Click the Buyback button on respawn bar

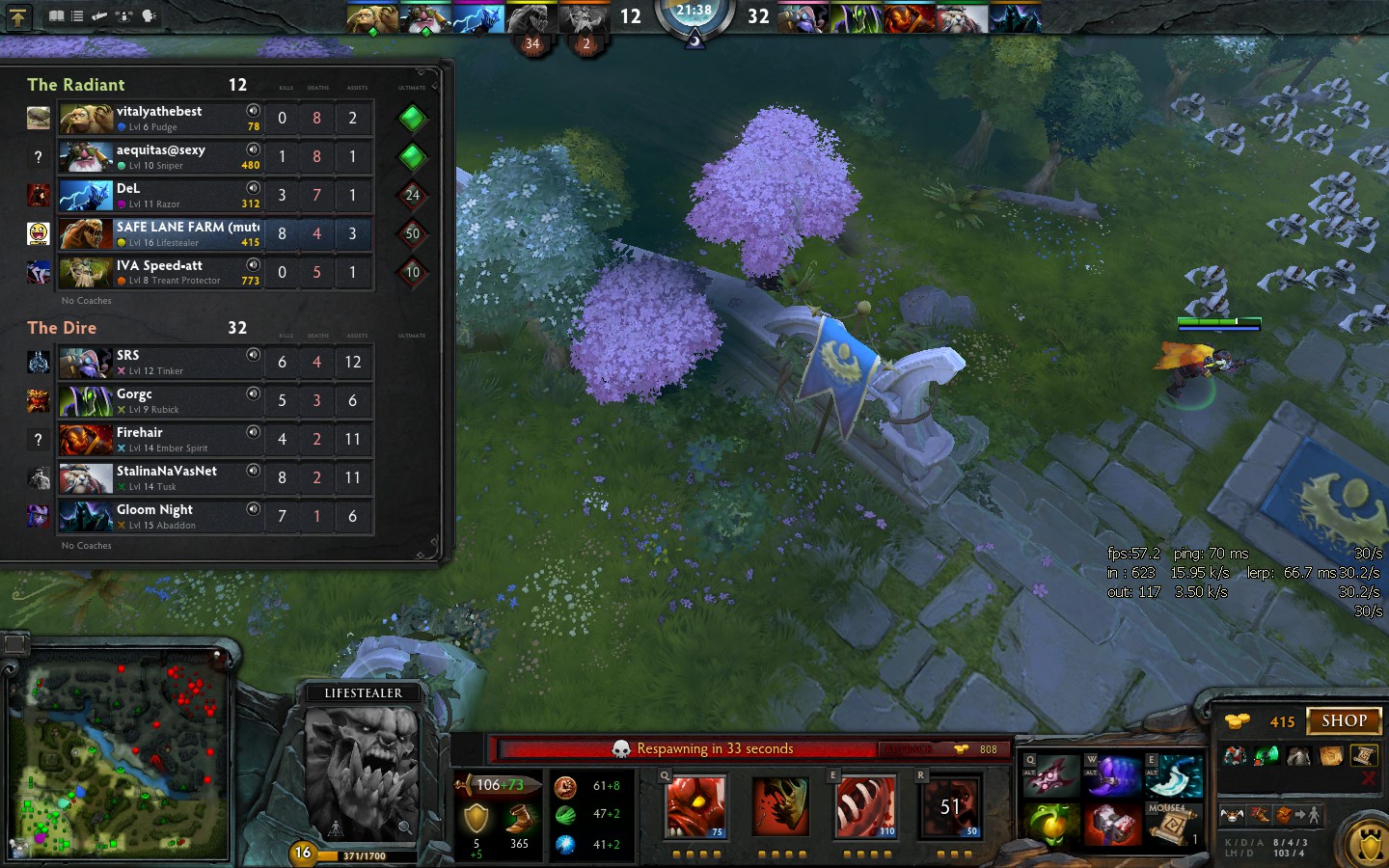point(907,748)
